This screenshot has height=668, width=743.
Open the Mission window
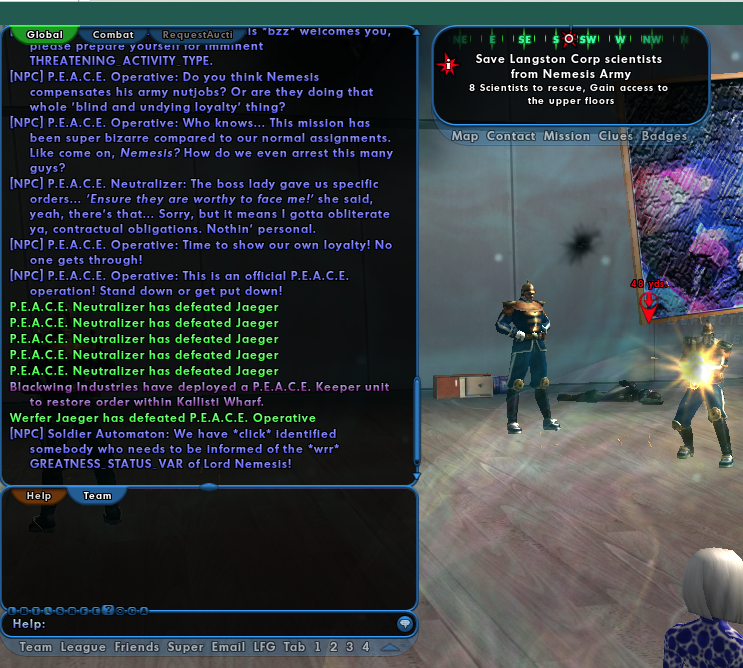coord(566,136)
